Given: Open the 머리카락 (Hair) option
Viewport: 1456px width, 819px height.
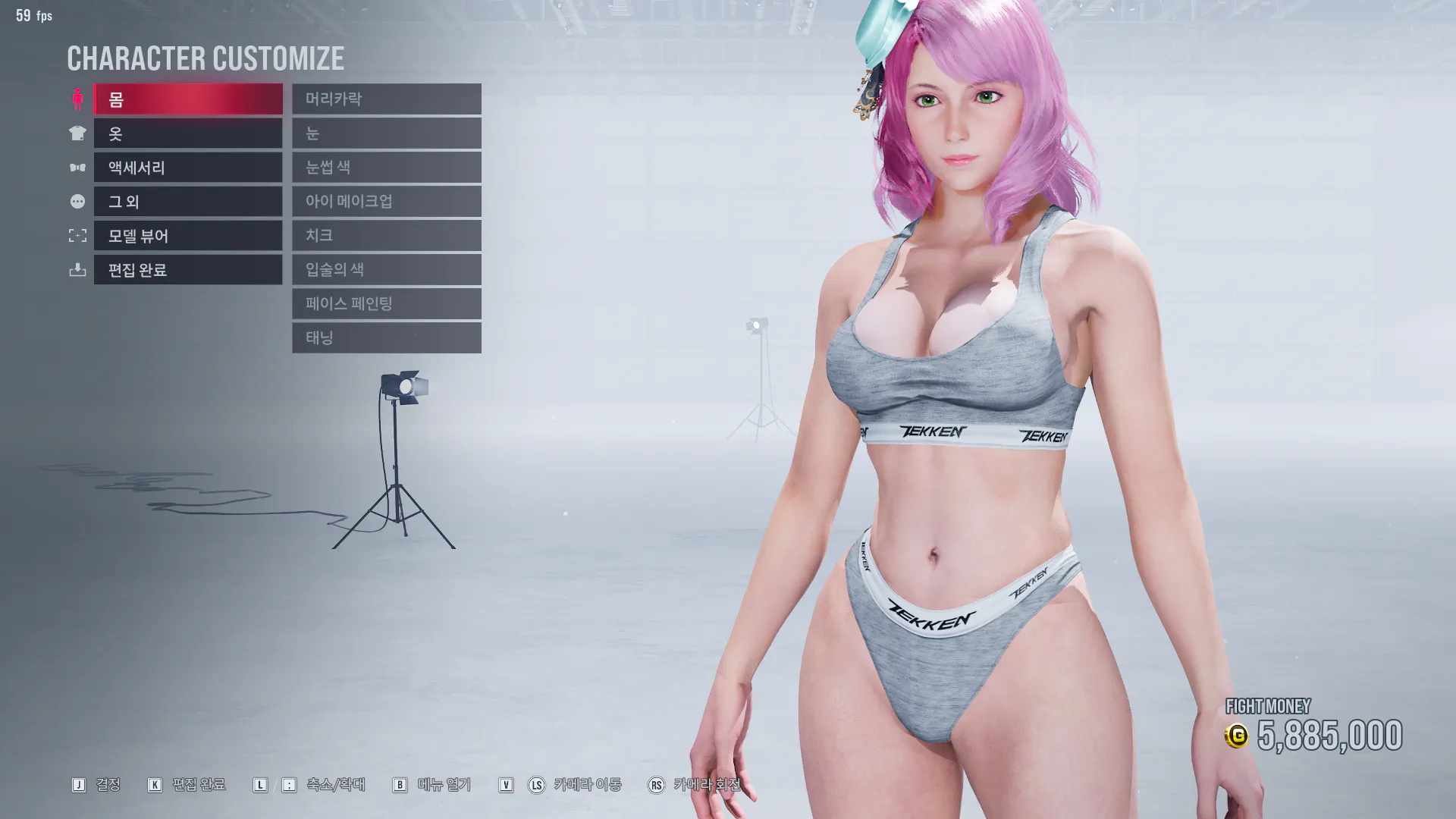Looking at the screenshot, I should [x=386, y=99].
